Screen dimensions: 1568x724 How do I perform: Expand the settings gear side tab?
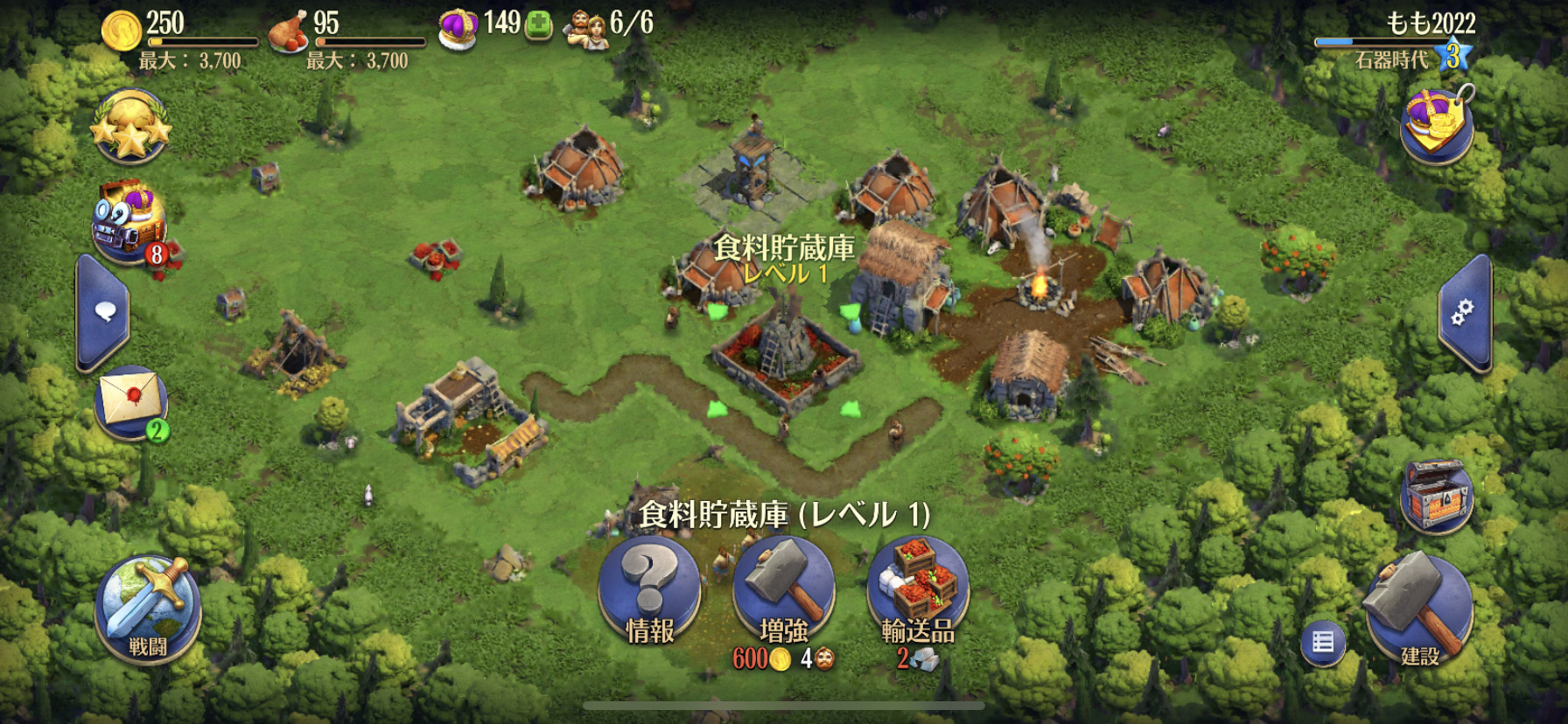[1463, 313]
